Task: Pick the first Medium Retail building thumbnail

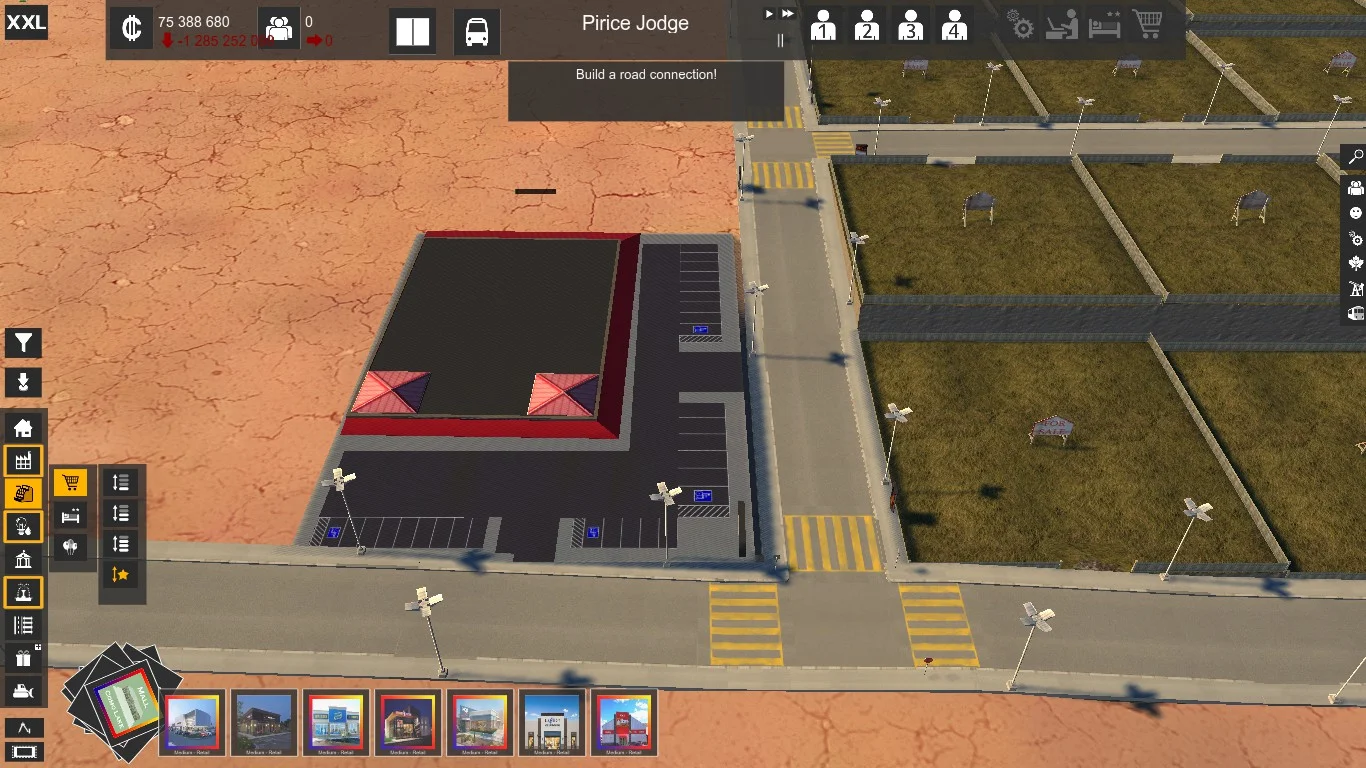Action: point(194,721)
